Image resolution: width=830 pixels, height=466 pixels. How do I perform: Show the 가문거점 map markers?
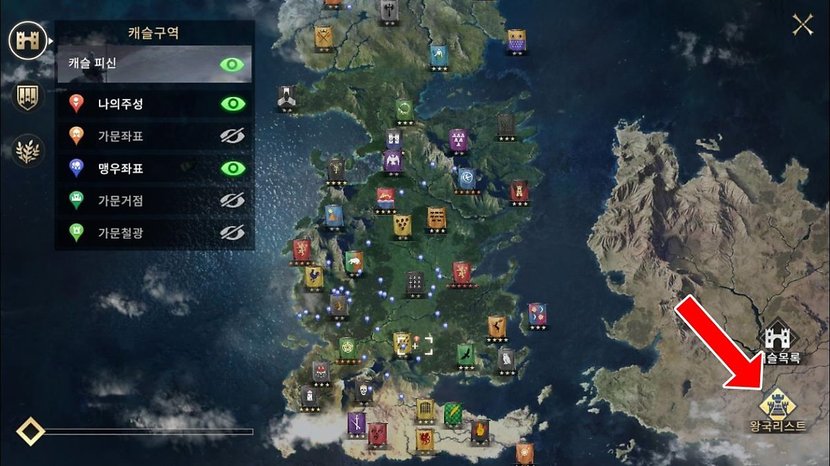tap(233, 201)
